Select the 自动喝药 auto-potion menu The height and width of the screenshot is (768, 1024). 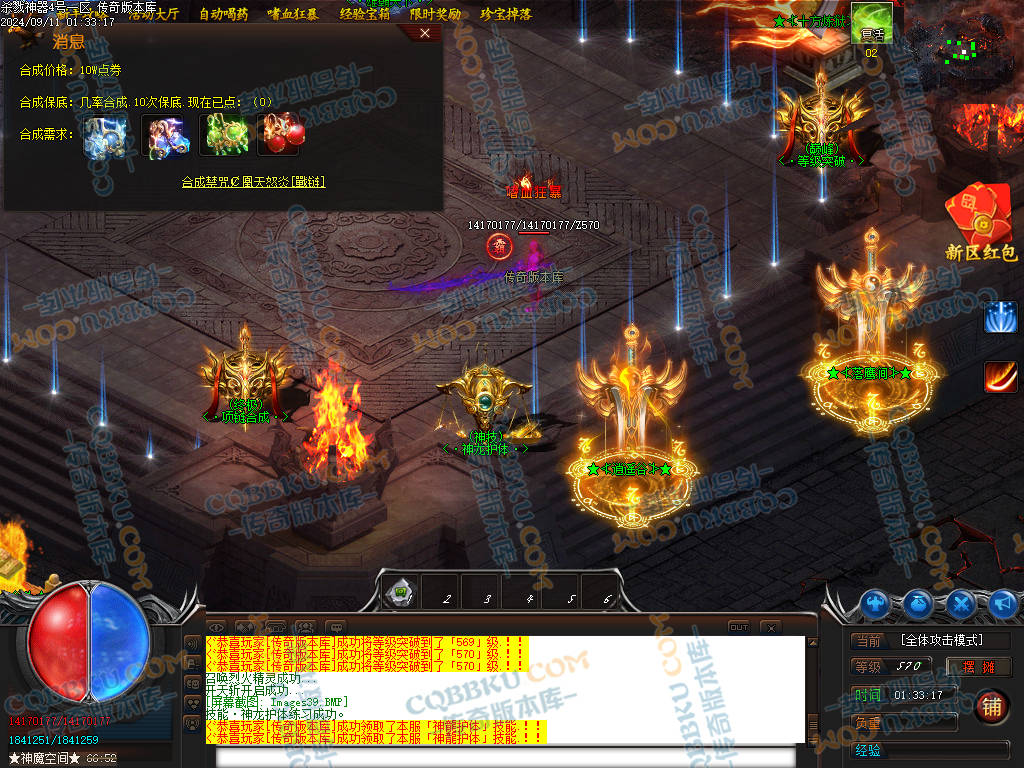tap(224, 14)
